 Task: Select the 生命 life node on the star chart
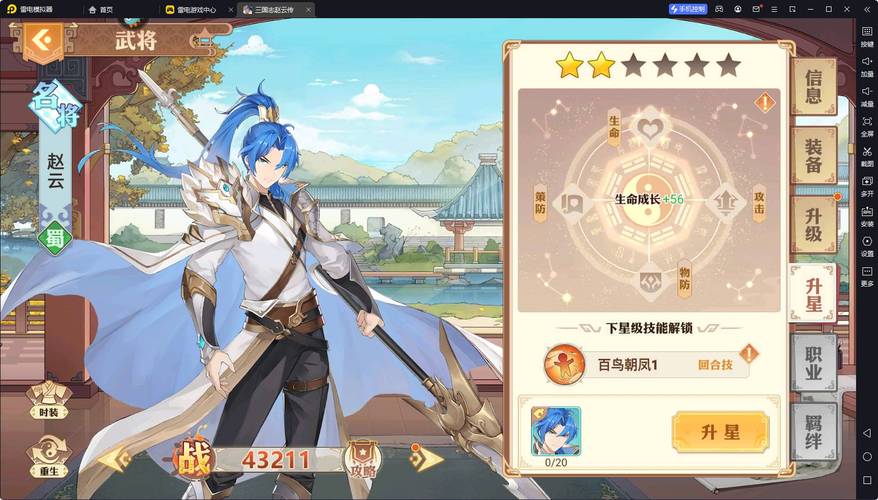650,128
